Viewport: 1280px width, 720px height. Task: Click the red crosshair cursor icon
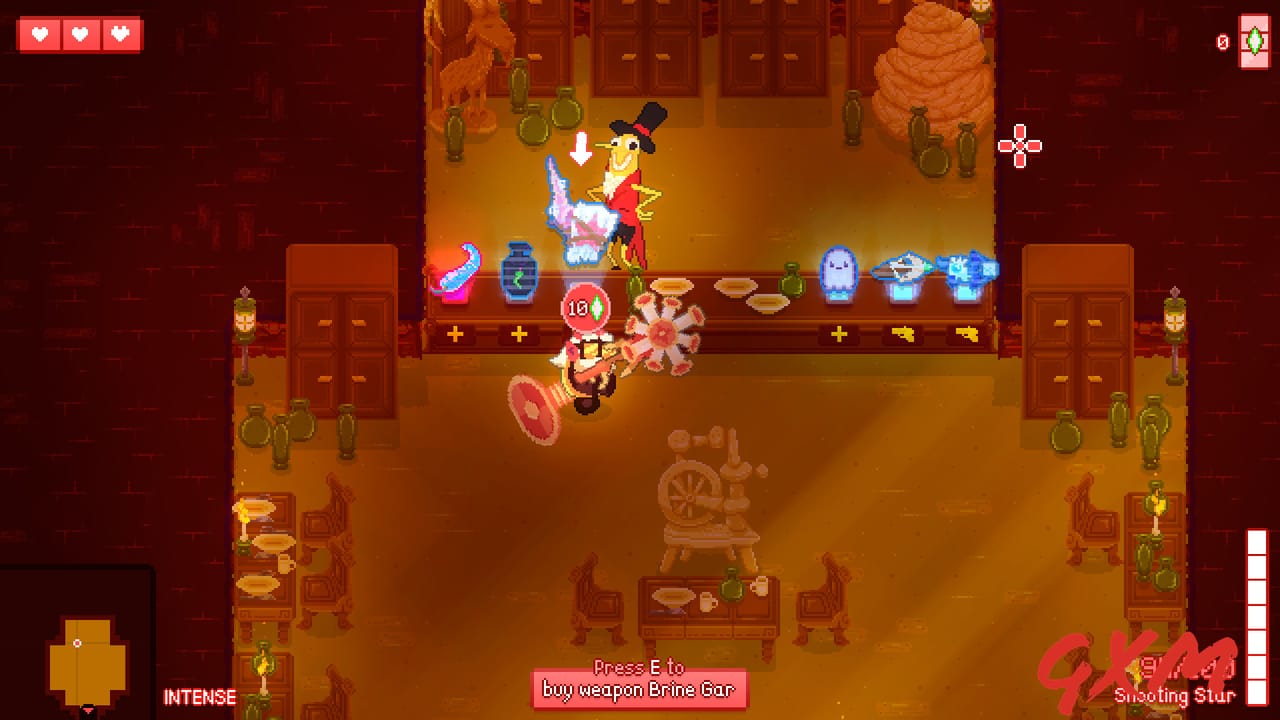(1018, 146)
